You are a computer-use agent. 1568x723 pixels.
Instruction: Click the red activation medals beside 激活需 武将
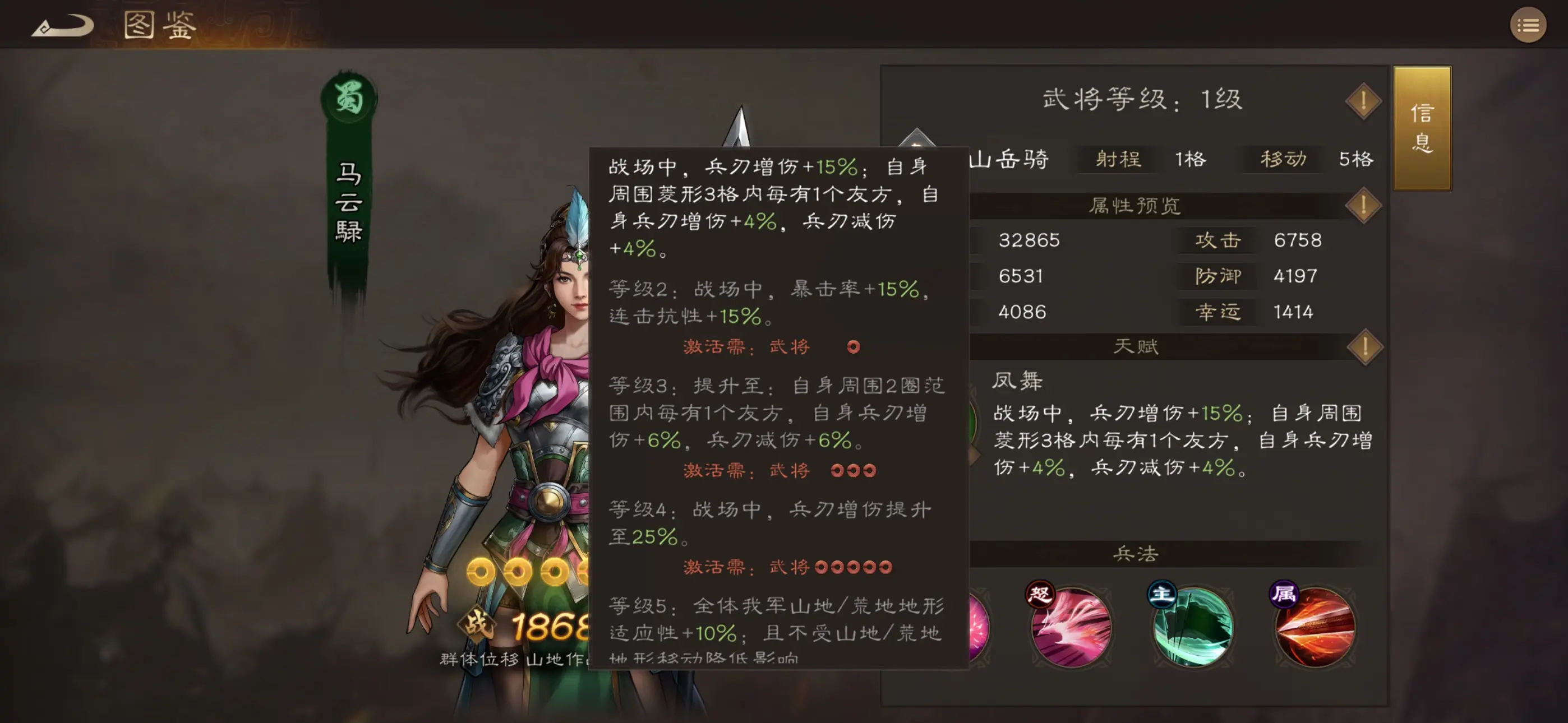(x=852, y=346)
